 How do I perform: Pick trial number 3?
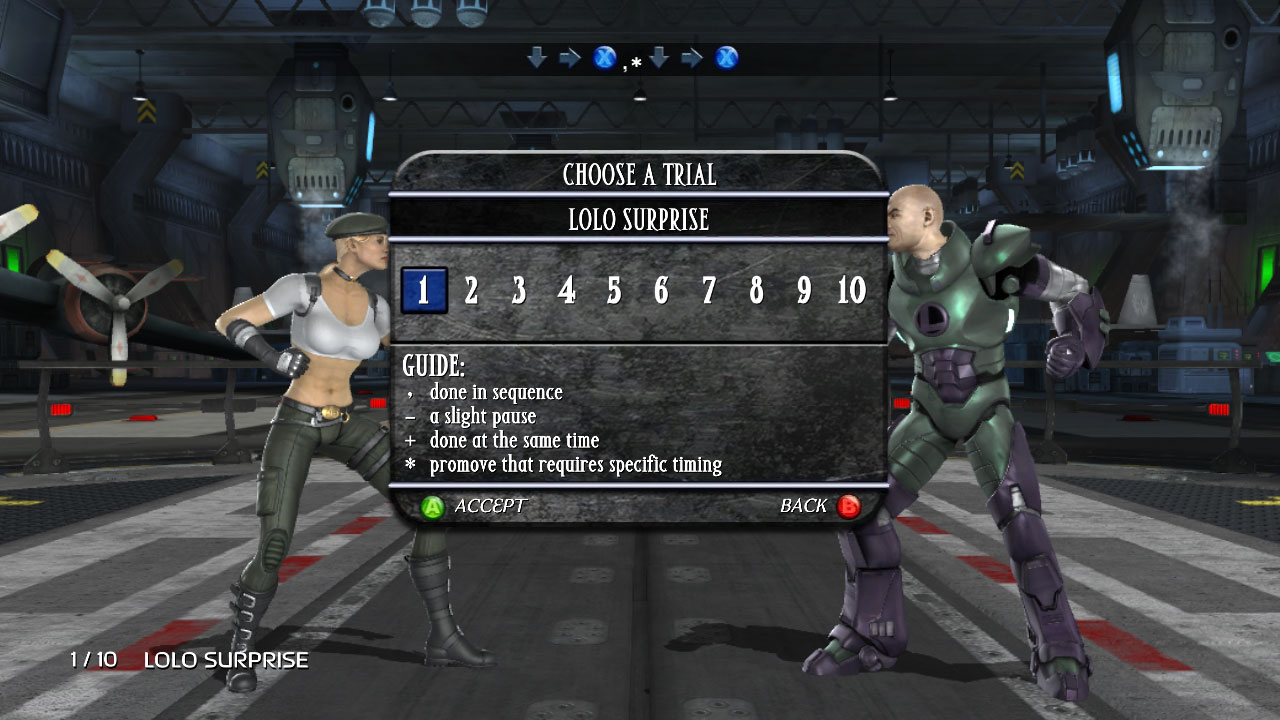tap(519, 291)
